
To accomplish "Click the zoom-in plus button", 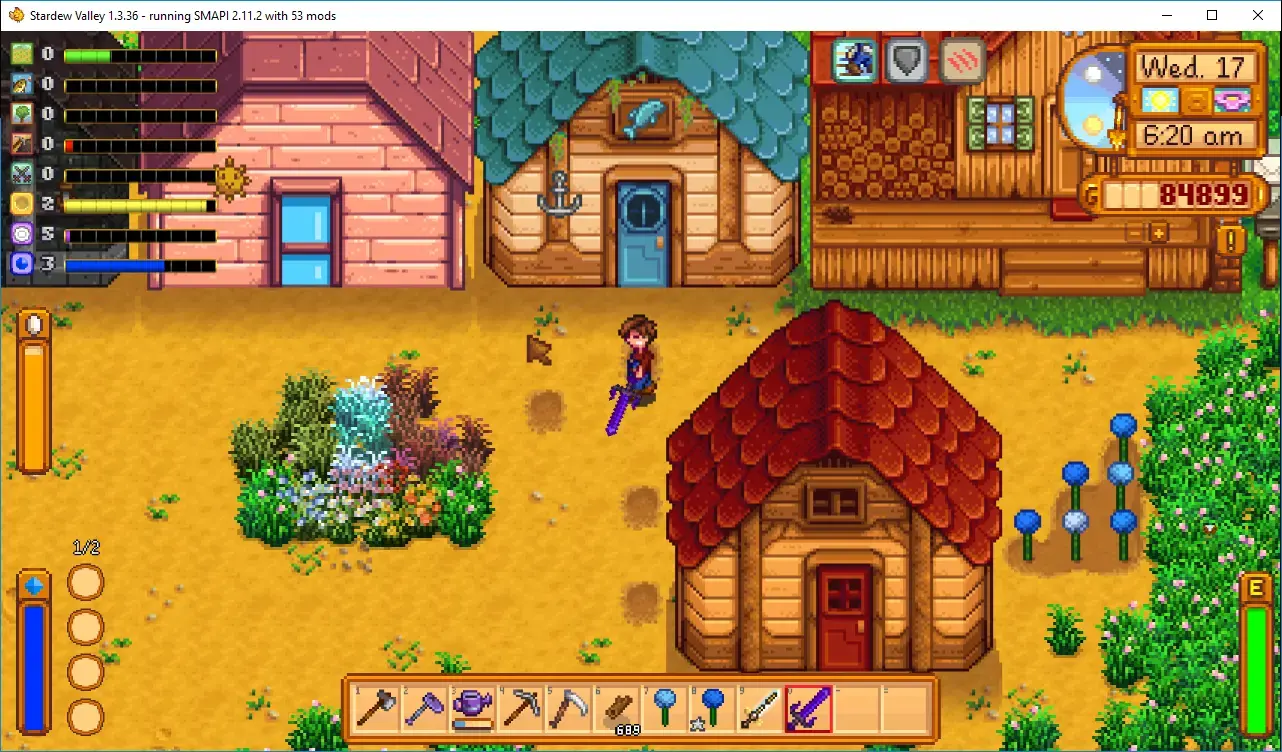I will (1159, 232).
